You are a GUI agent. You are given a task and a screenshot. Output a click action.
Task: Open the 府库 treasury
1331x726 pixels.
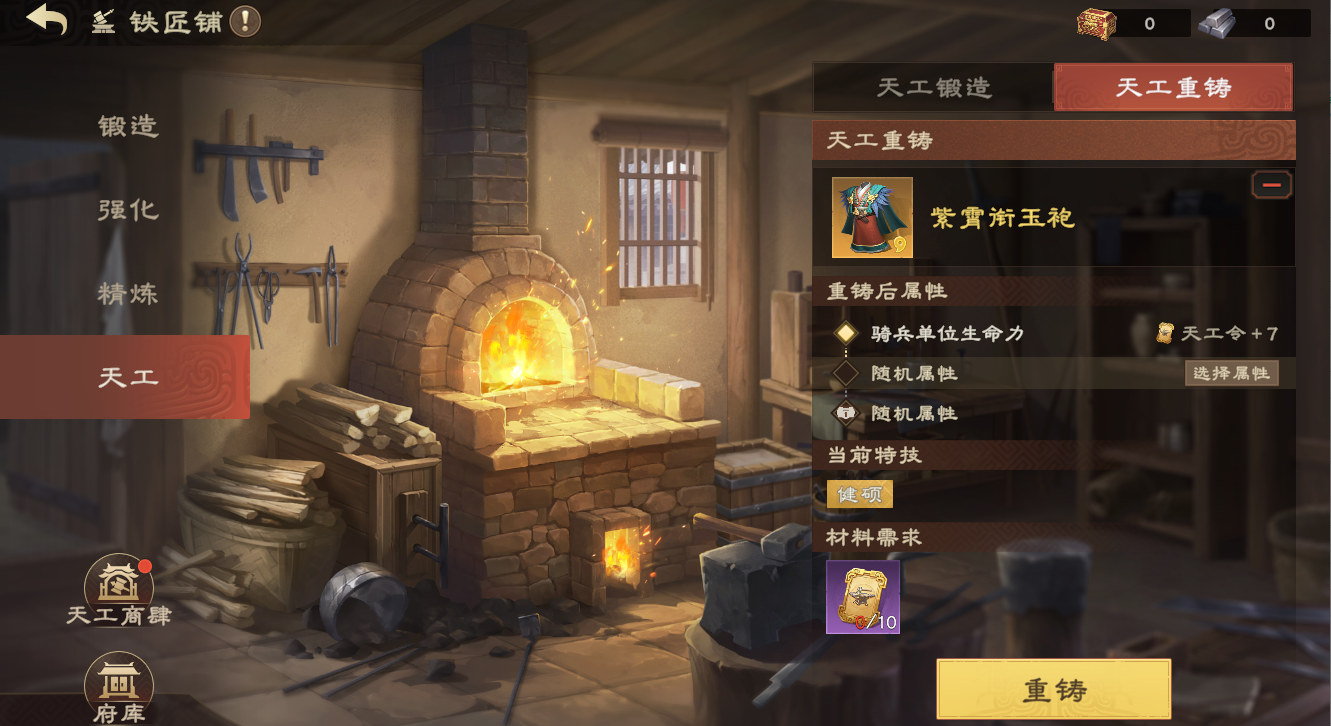coord(119,685)
